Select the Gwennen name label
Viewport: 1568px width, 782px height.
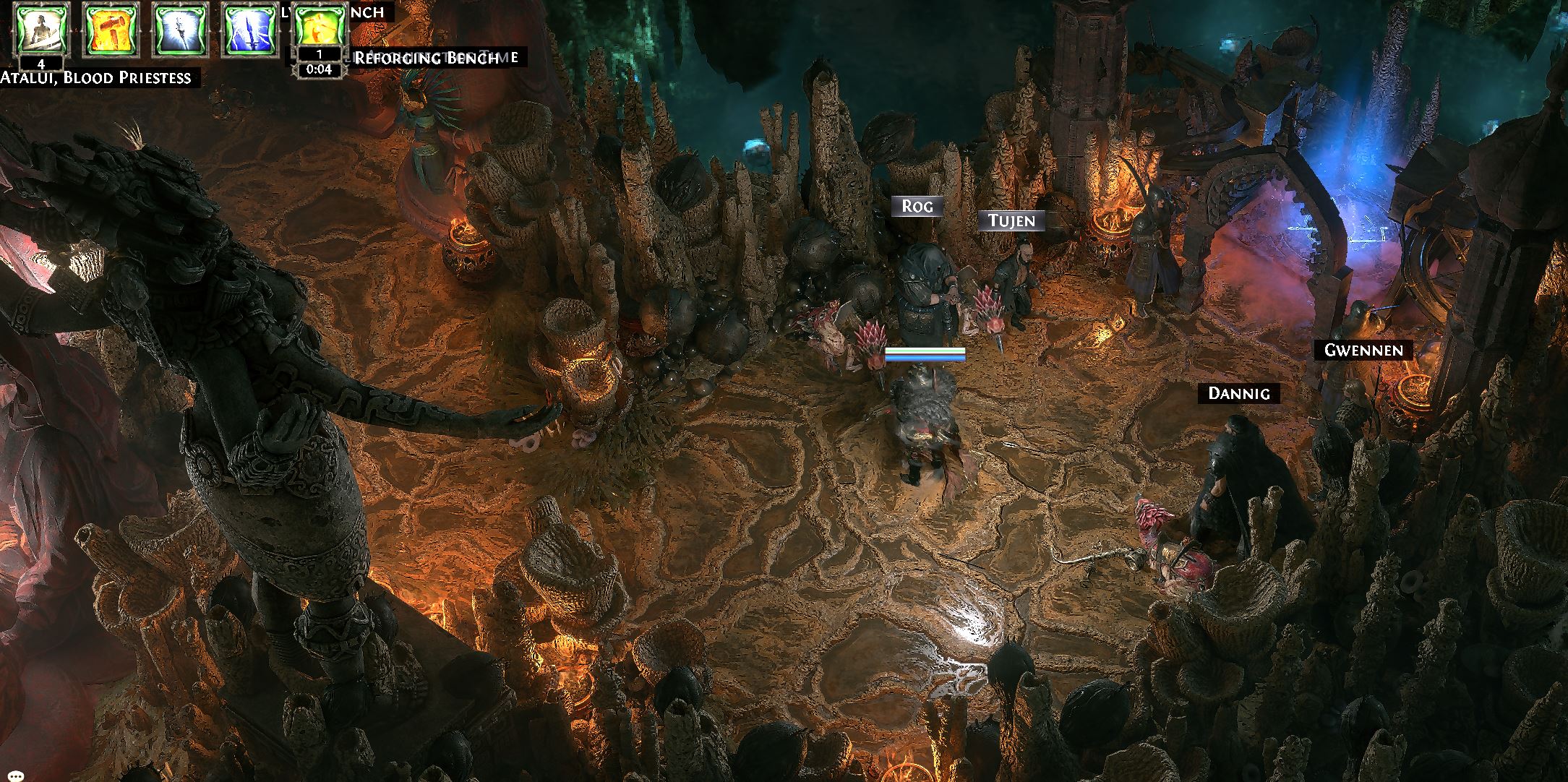click(1363, 351)
